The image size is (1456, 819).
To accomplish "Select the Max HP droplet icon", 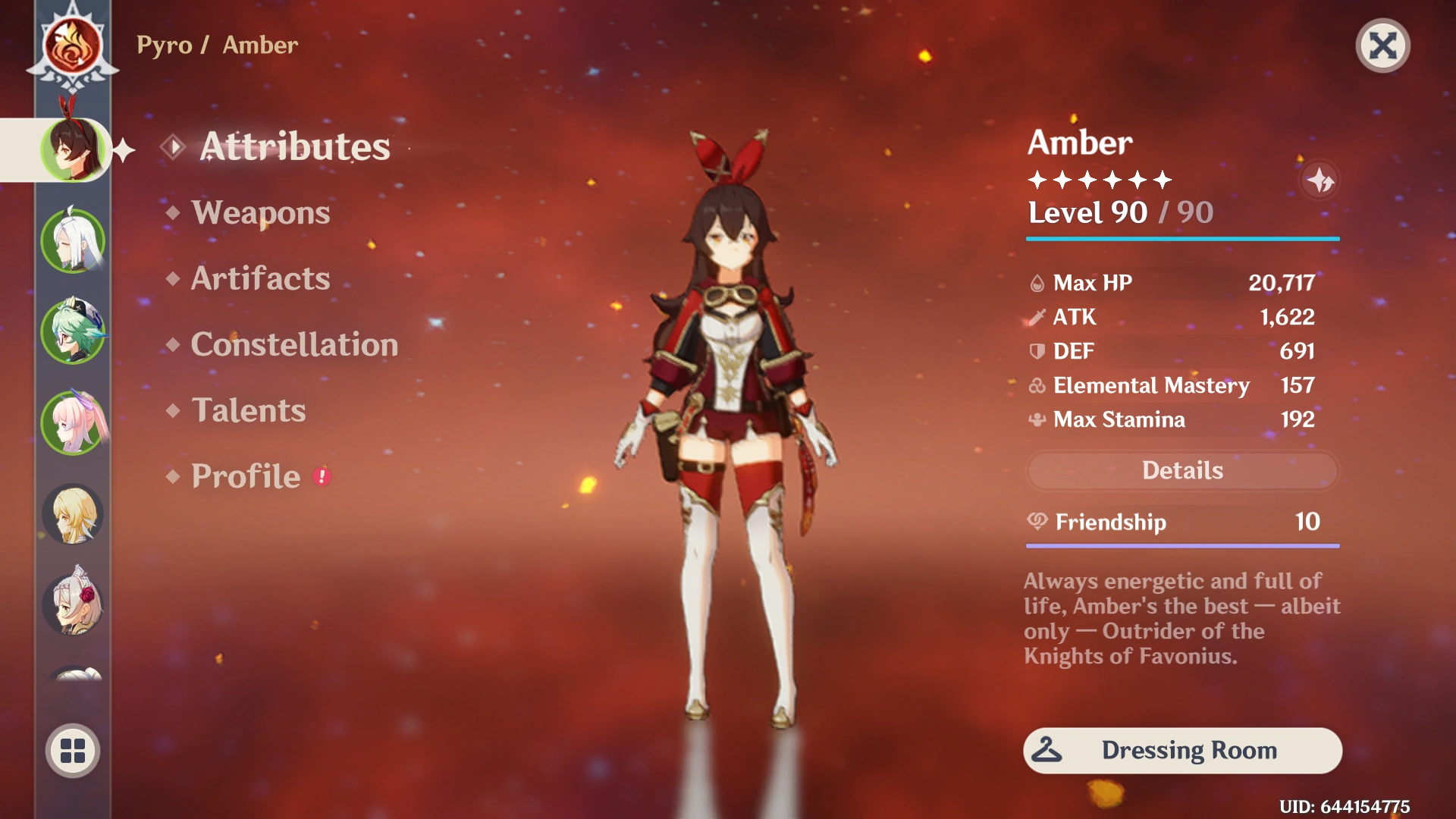I will (1036, 283).
